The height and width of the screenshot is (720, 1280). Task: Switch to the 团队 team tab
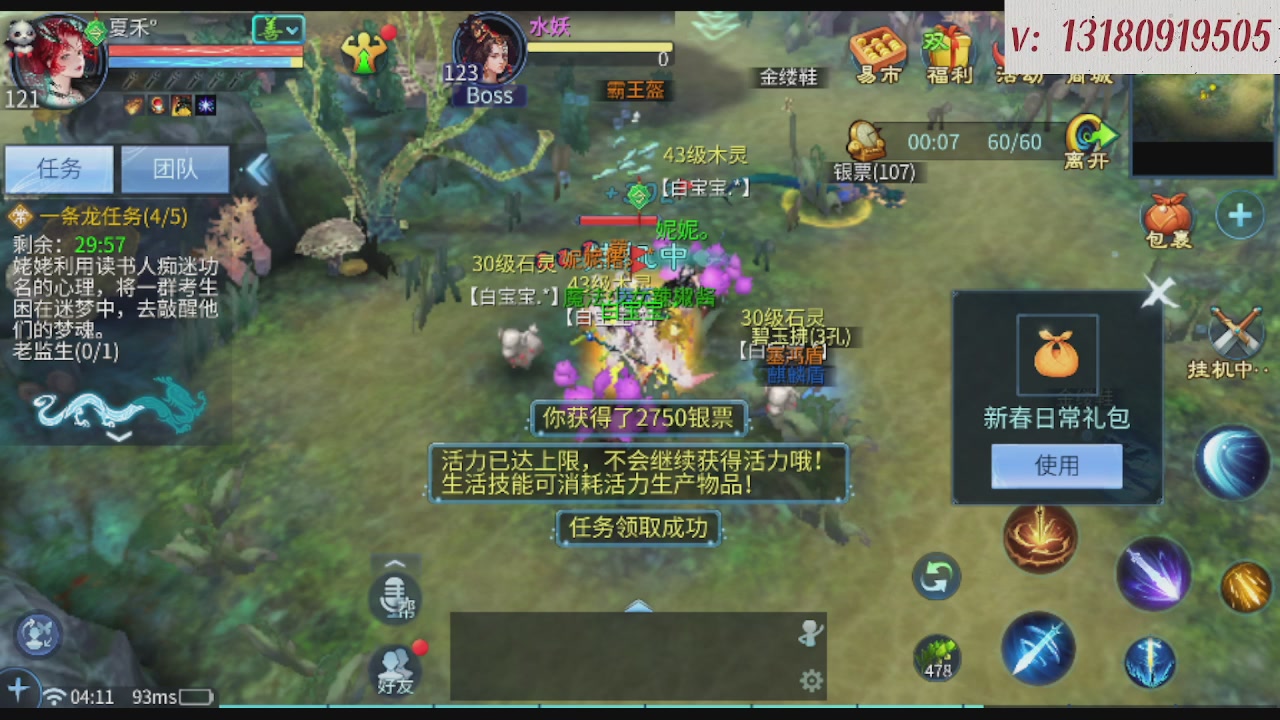(x=174, y=169)
